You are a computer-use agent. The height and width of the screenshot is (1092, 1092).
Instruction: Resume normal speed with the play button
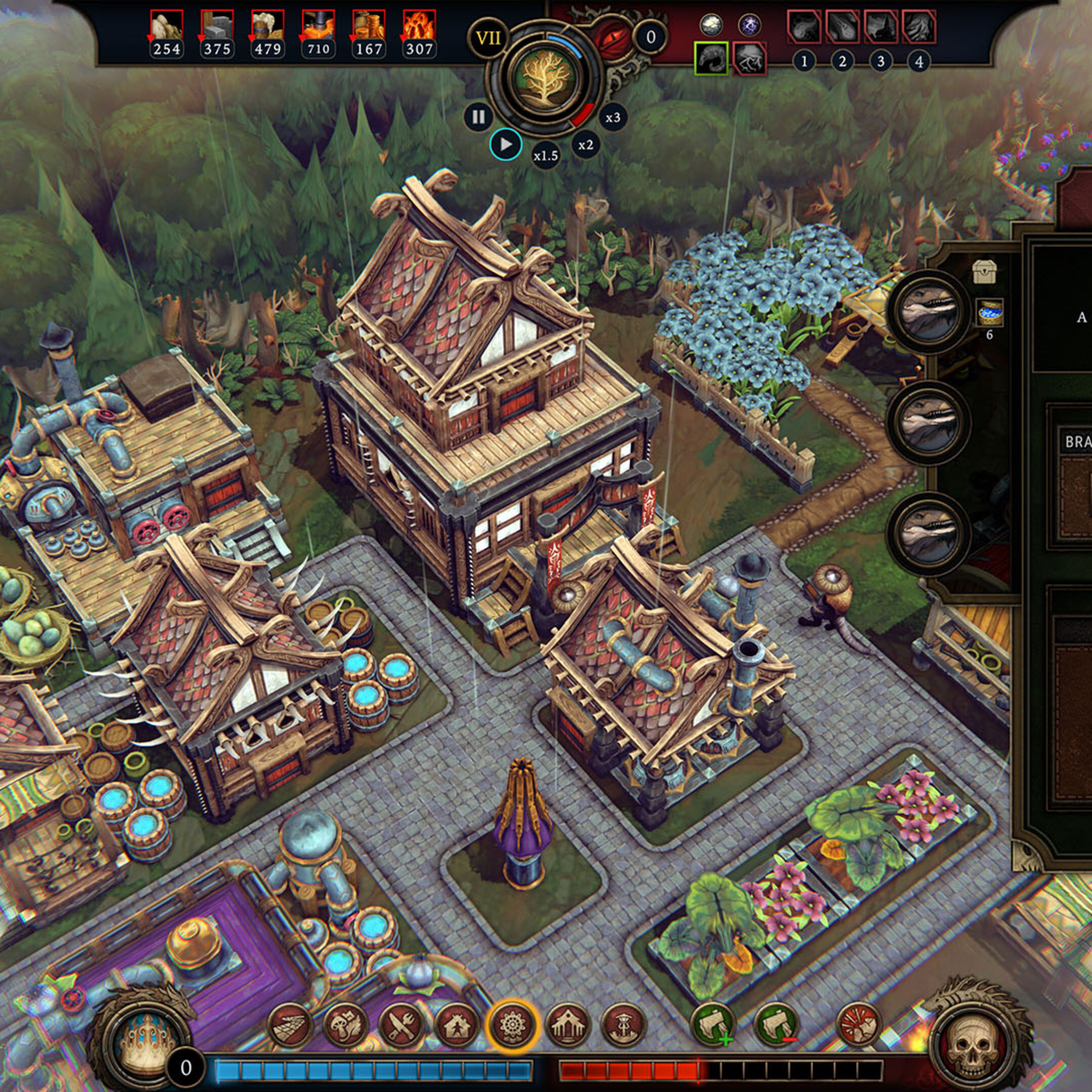coord(505,145)
